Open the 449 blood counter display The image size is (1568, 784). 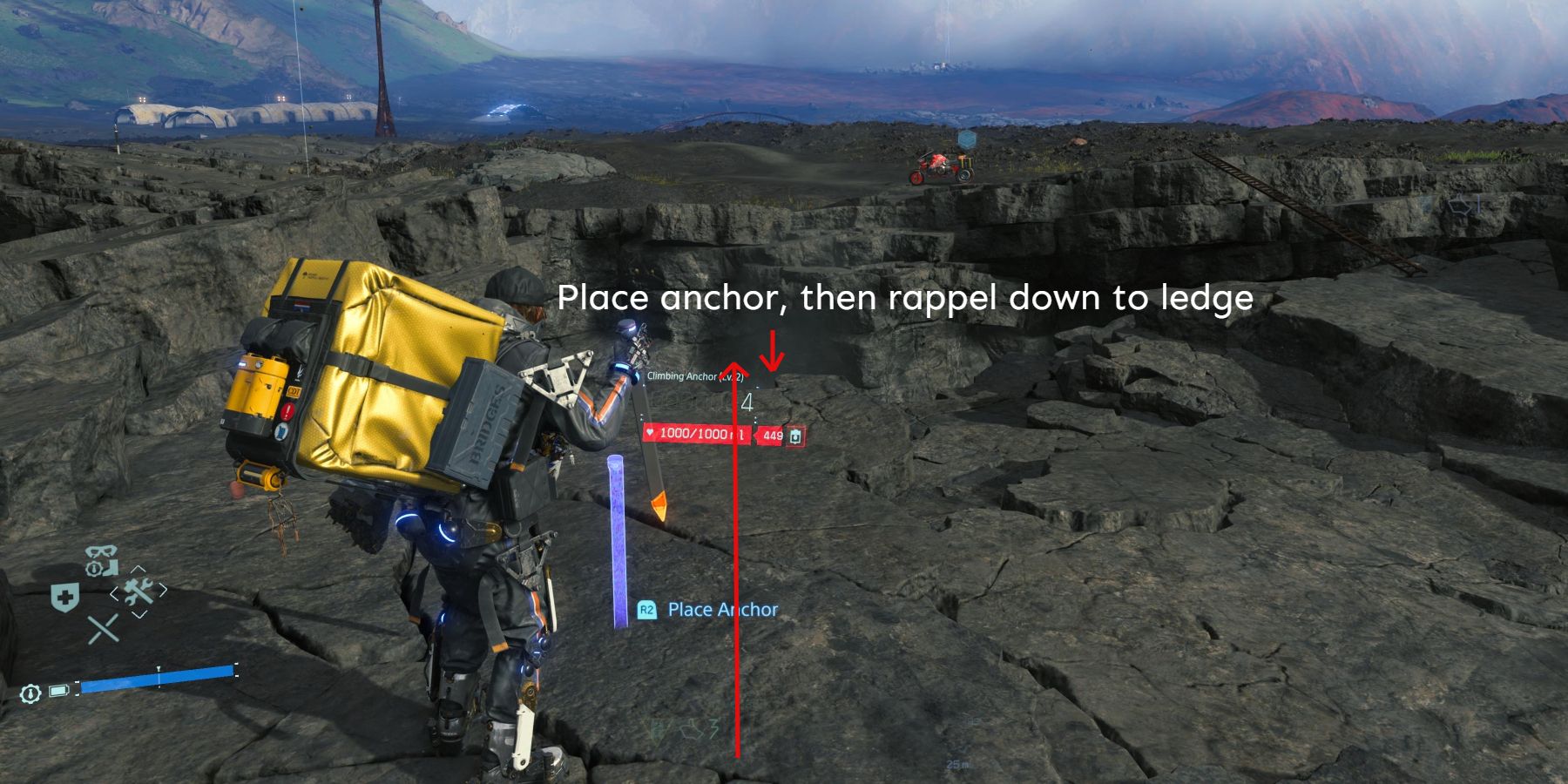(773, 436)
